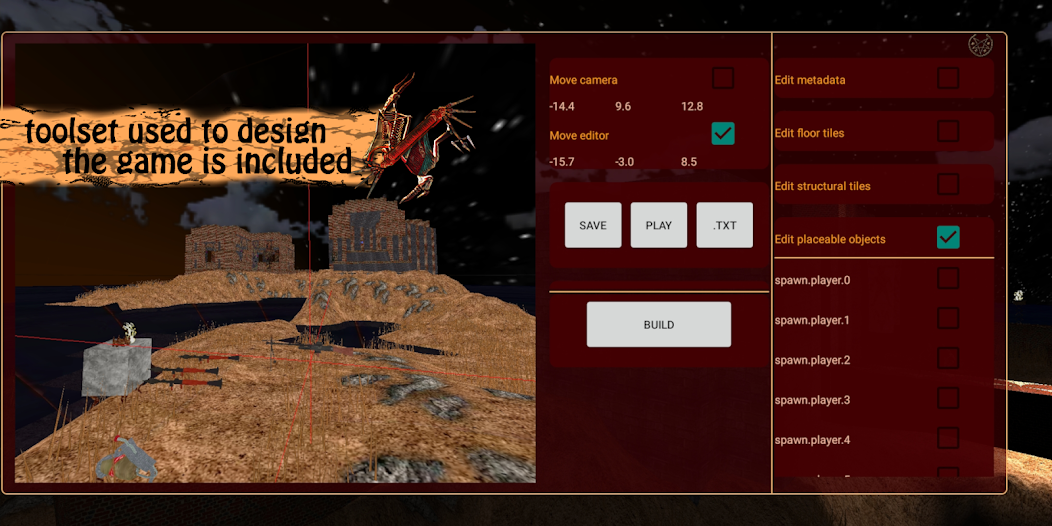Save the level with the SAVE button
The width and height of the screenshot is (1052, 526).
[593, 225]
